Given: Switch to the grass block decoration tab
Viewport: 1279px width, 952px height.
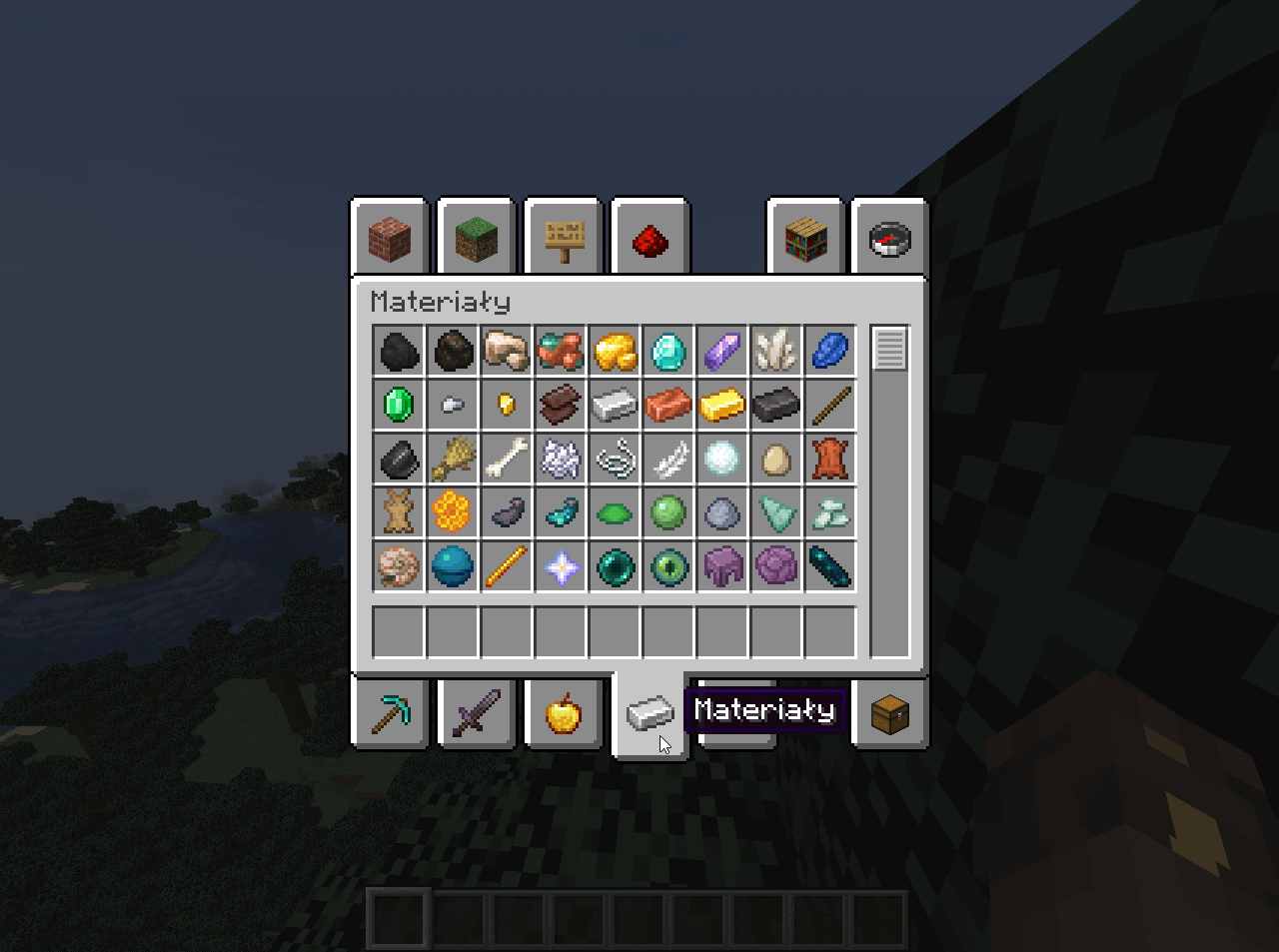Looking at the screenshot, I should (477, 239).
